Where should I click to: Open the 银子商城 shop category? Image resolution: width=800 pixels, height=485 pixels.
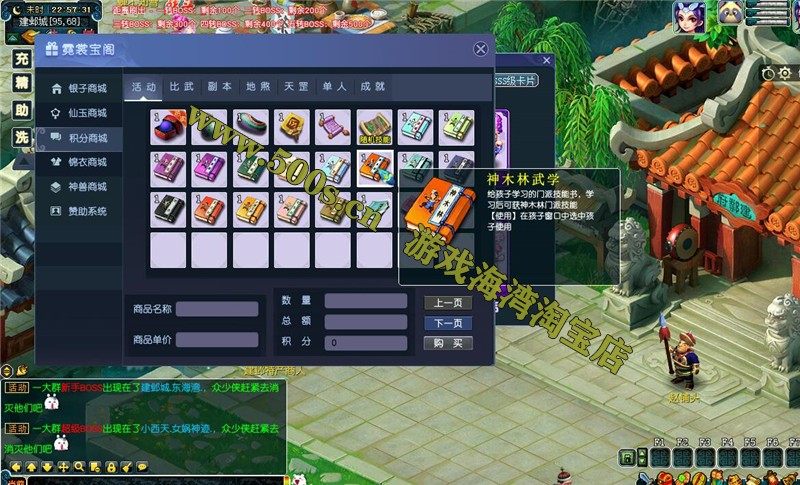coord(86,88)
